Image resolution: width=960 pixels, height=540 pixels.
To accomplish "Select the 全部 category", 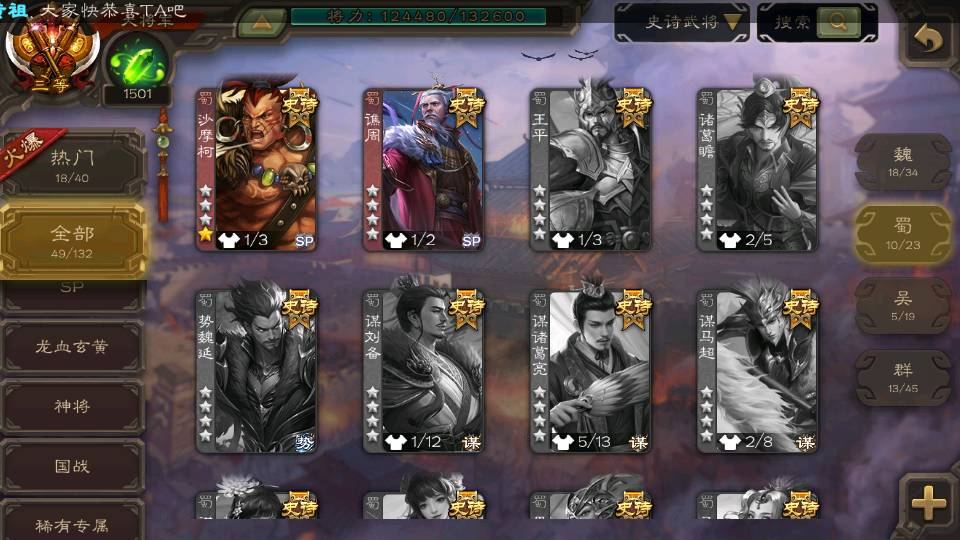I will point(72,240).
